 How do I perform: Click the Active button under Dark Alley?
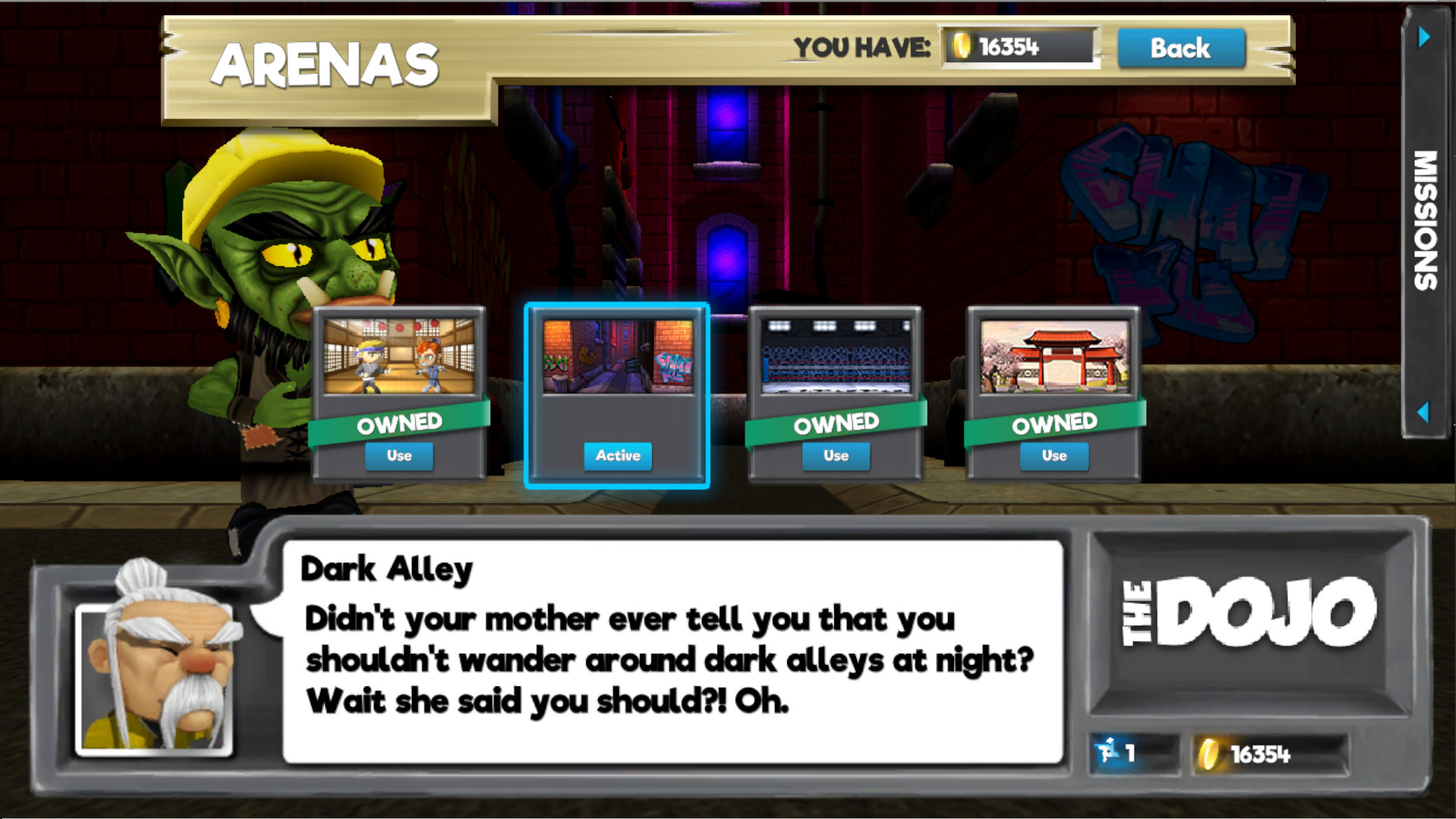pos(617,456)
